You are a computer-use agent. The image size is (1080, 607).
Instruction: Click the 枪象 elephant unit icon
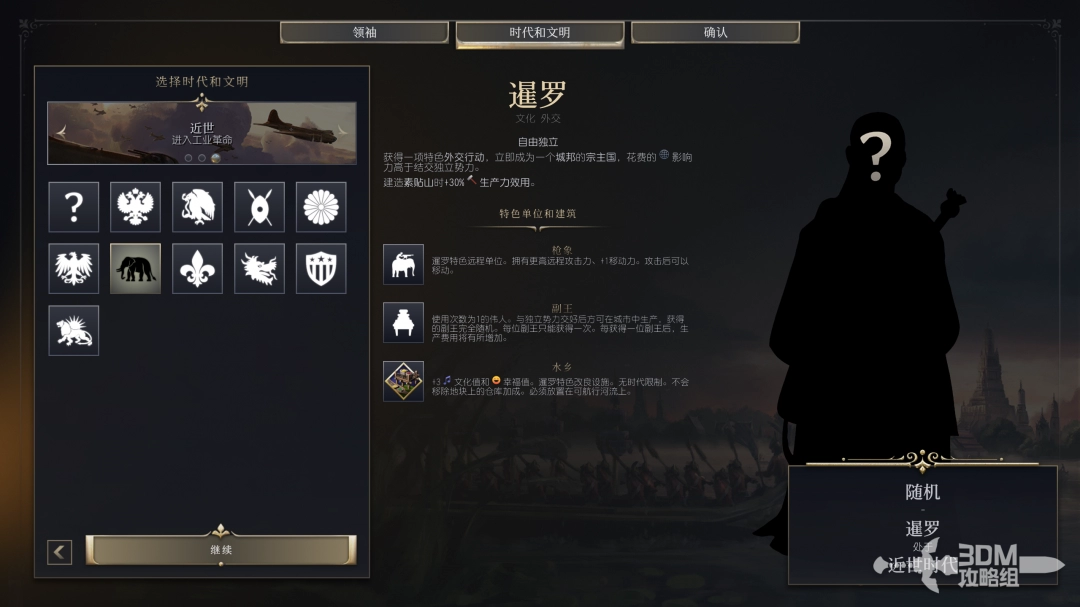pos(403,264)
